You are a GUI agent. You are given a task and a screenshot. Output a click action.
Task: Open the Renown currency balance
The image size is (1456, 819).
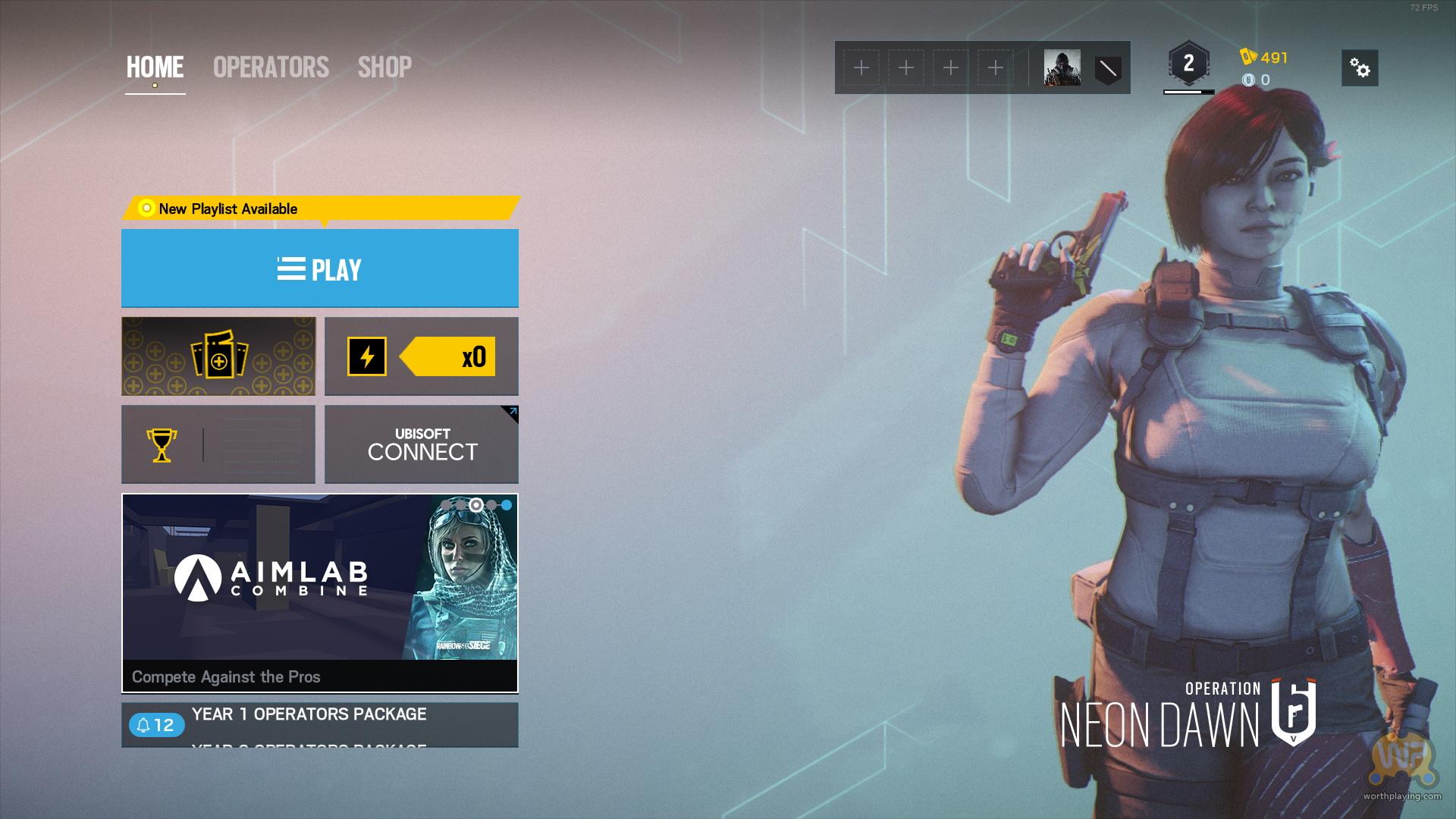[x=1265, y=58]
